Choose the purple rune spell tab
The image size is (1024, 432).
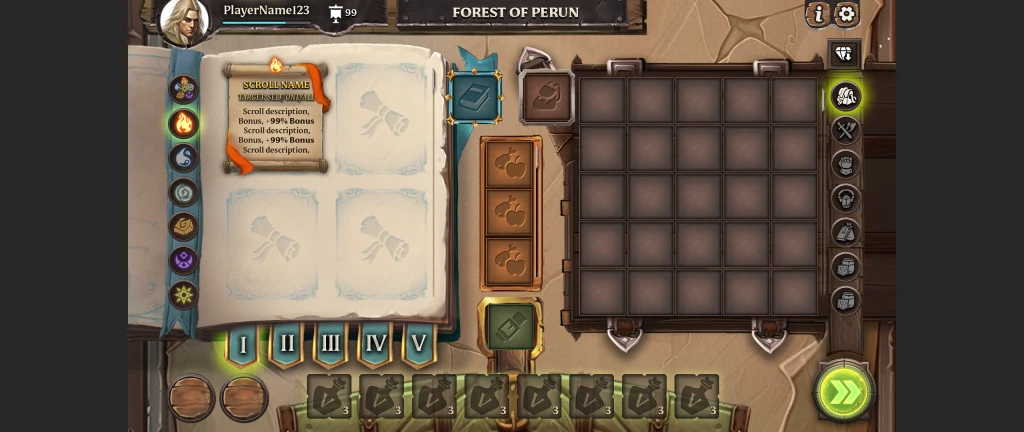pos(183,261)
